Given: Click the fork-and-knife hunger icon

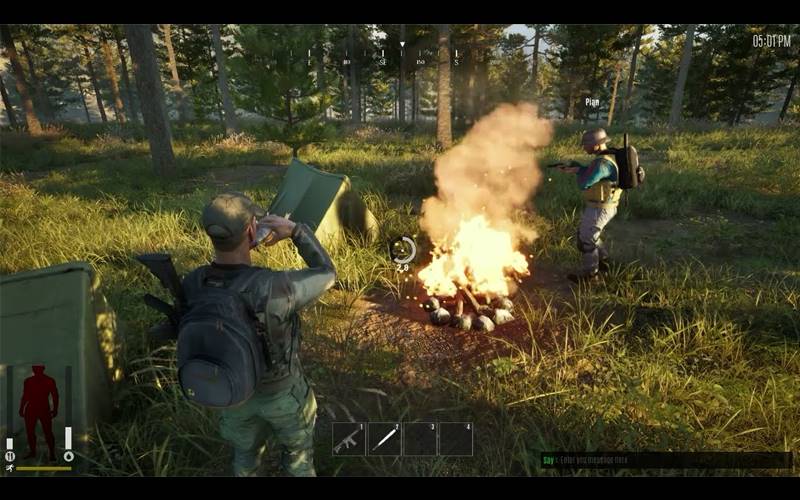Looking at the screenshot, I should [x=10, y=457].
